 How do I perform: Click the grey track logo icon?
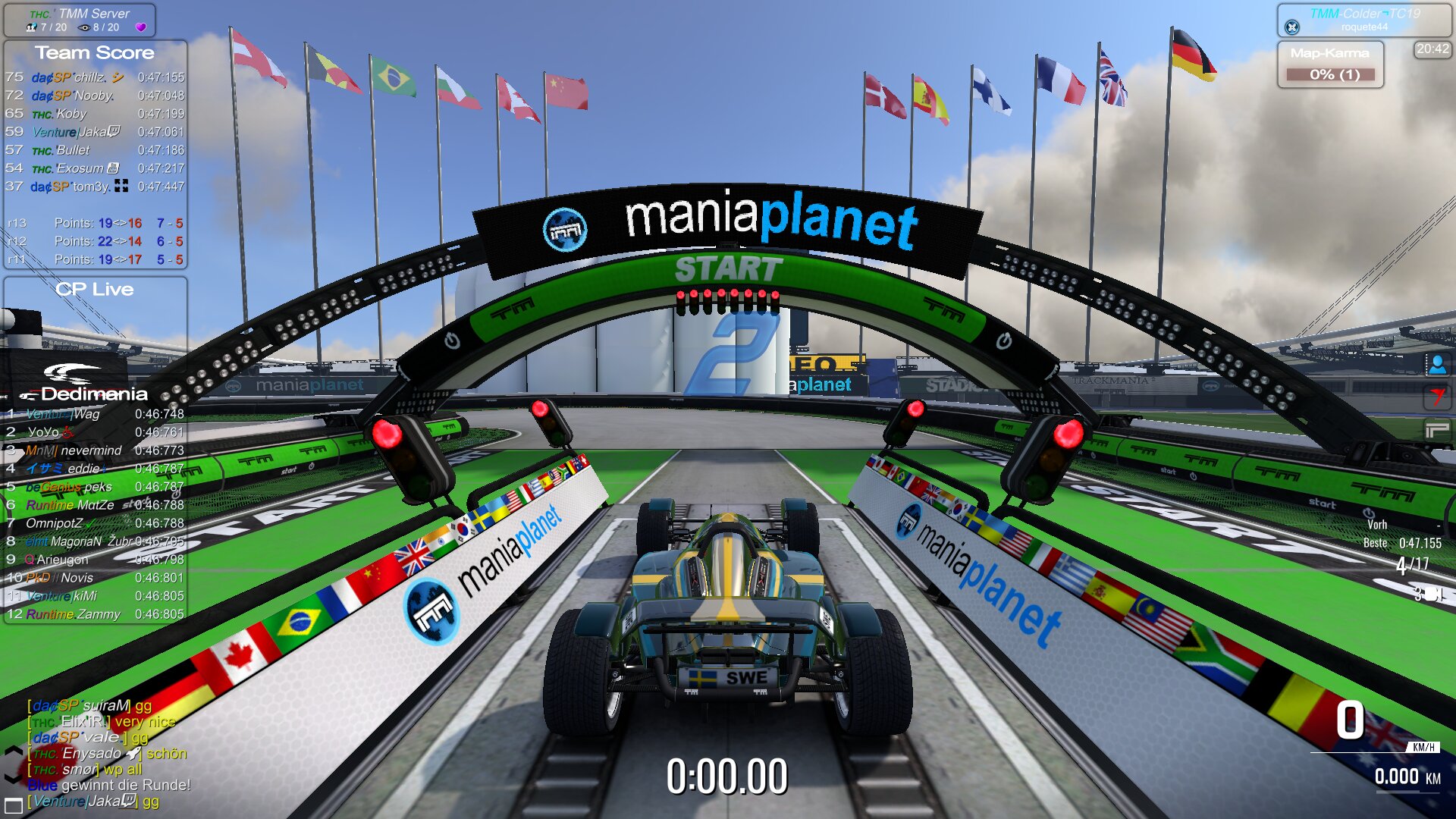click(x=1437, y=430)
